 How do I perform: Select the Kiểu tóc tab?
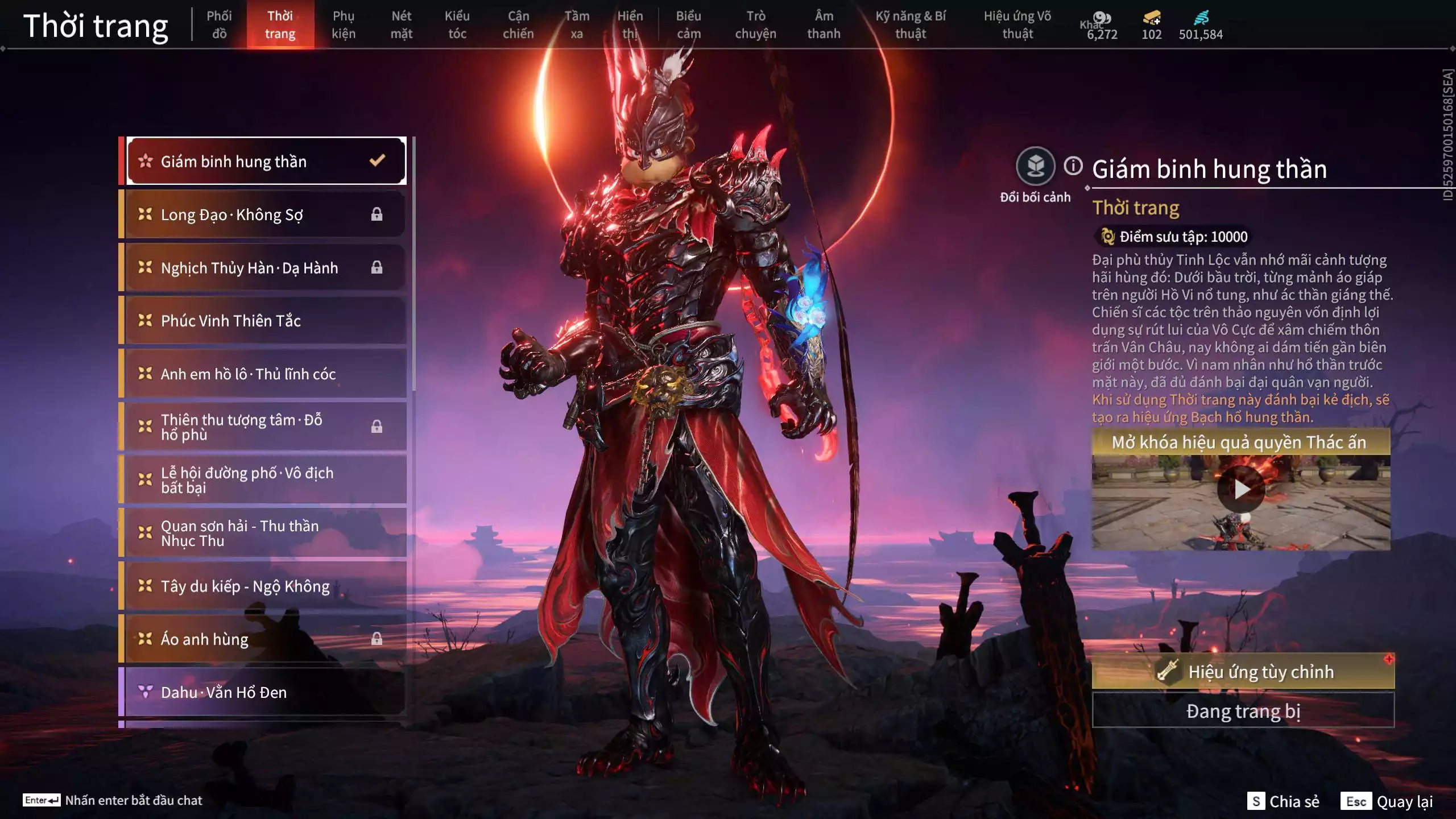(x=457, y=25)
